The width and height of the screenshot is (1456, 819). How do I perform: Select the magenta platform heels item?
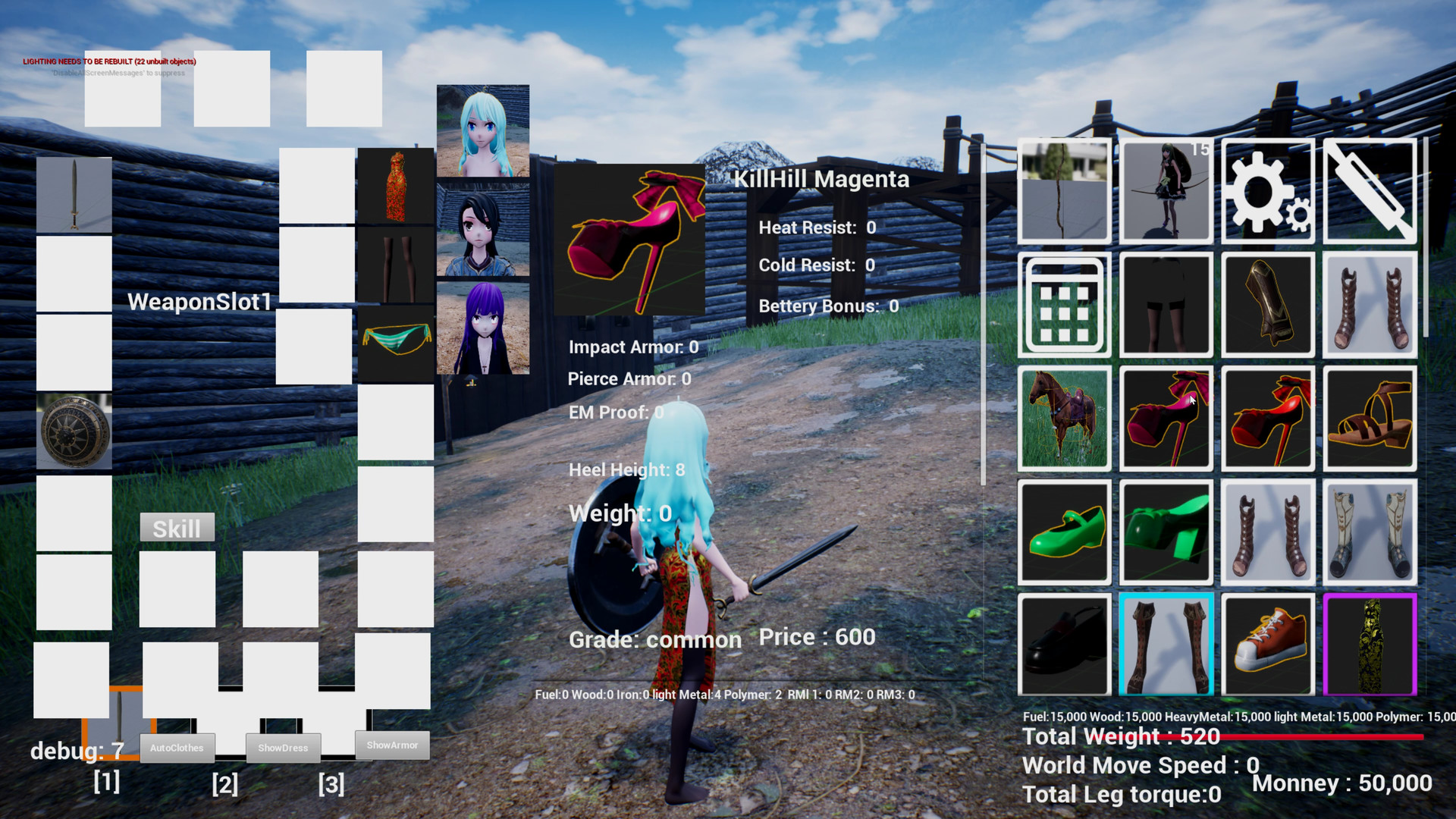coord(1166,418)
